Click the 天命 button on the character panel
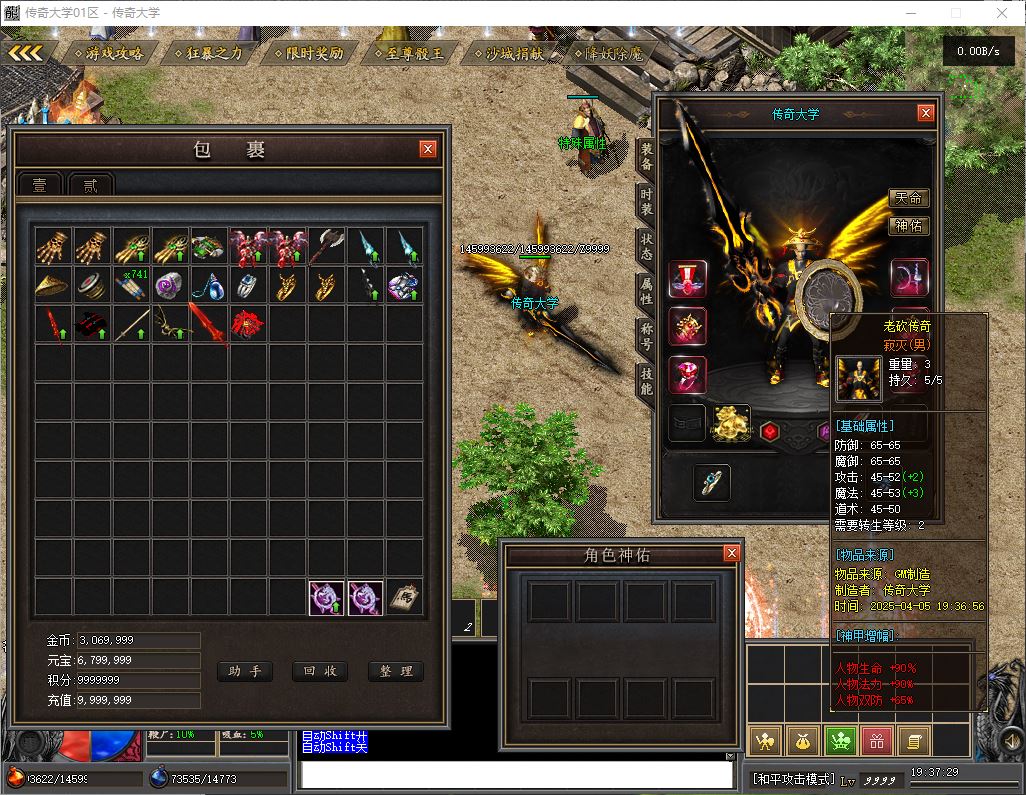 (x=908, y=198)
